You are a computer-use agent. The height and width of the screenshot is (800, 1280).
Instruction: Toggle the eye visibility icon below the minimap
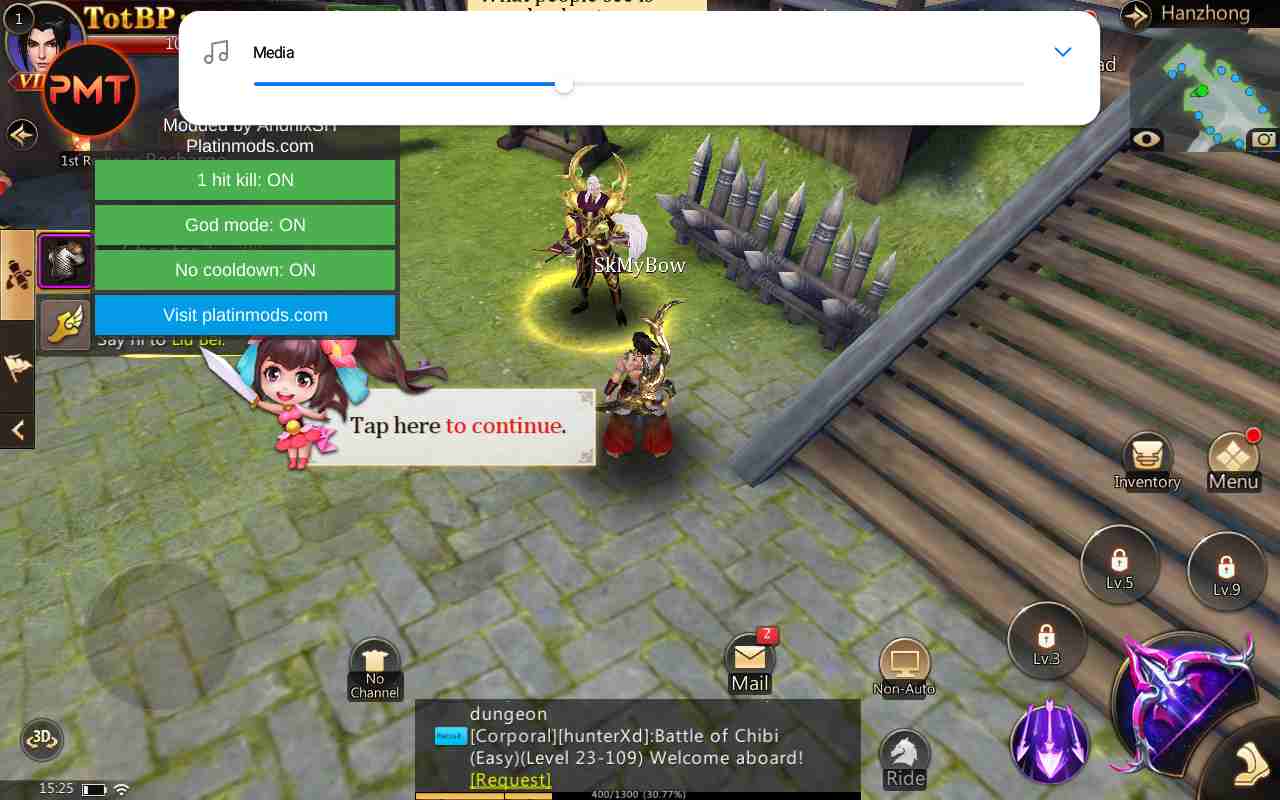[x=1144, y=140]
